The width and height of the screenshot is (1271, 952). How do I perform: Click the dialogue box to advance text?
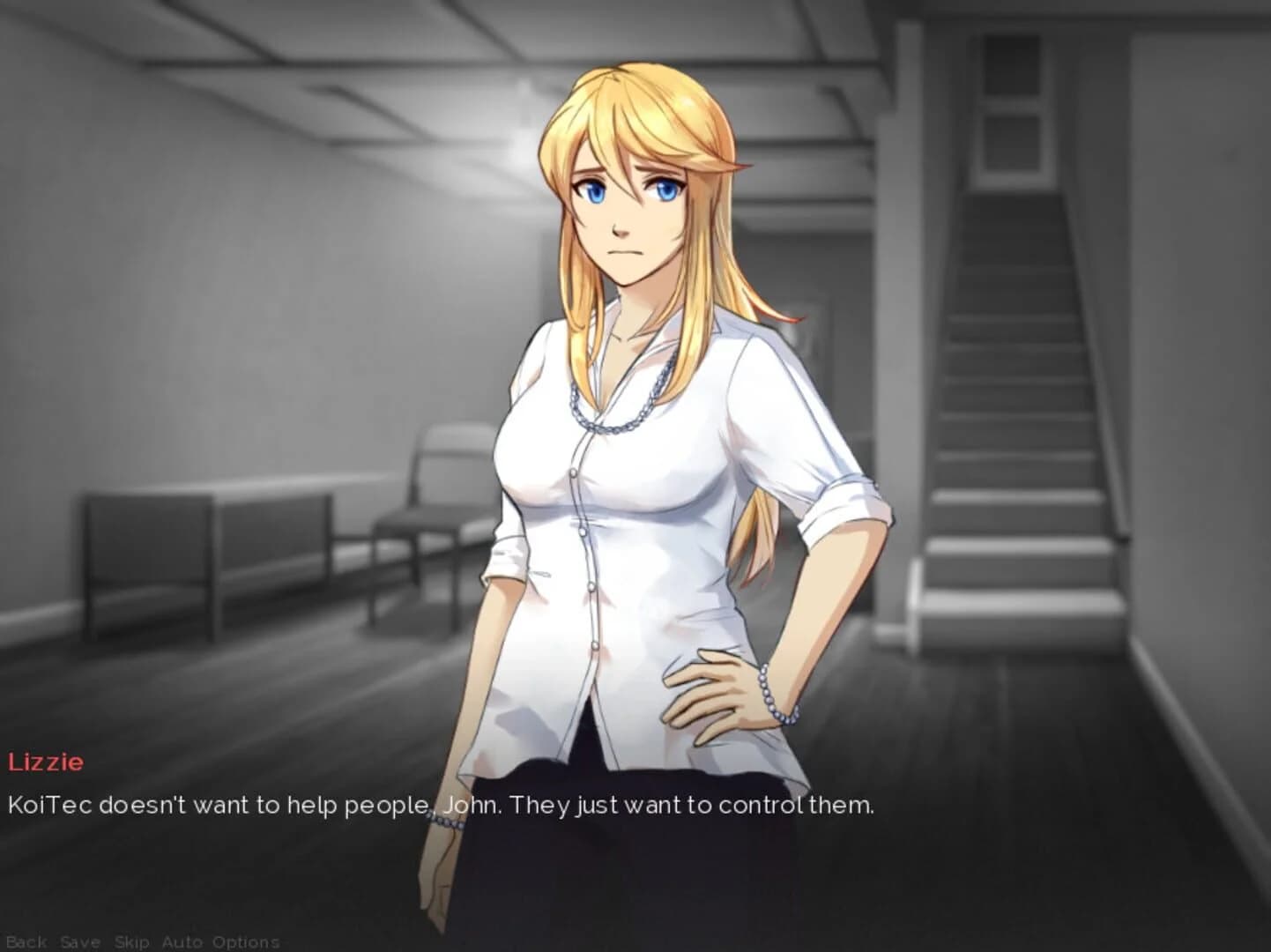pos(635,829)
